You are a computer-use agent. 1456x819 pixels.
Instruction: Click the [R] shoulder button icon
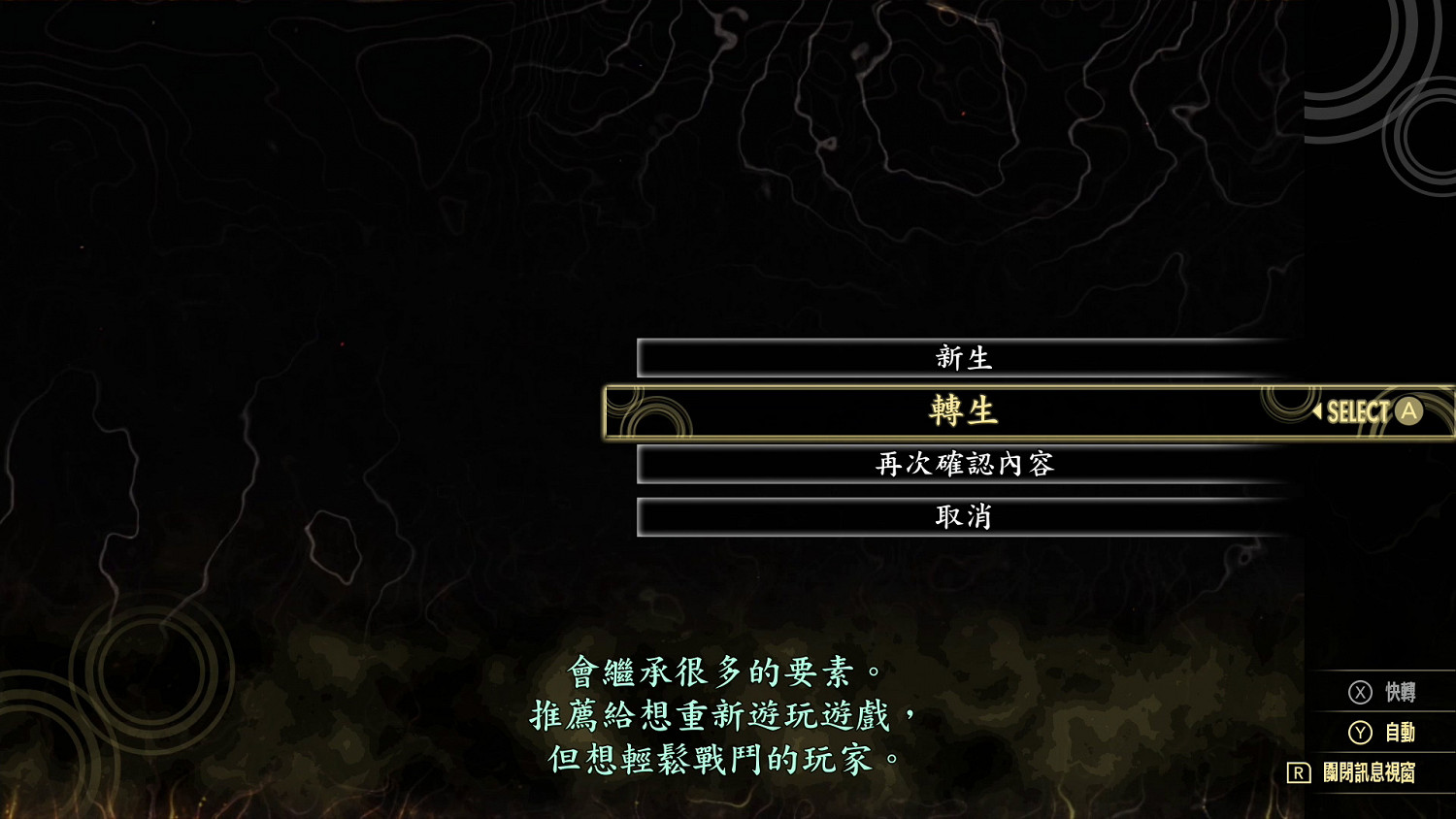click(x=1298, y=774)
